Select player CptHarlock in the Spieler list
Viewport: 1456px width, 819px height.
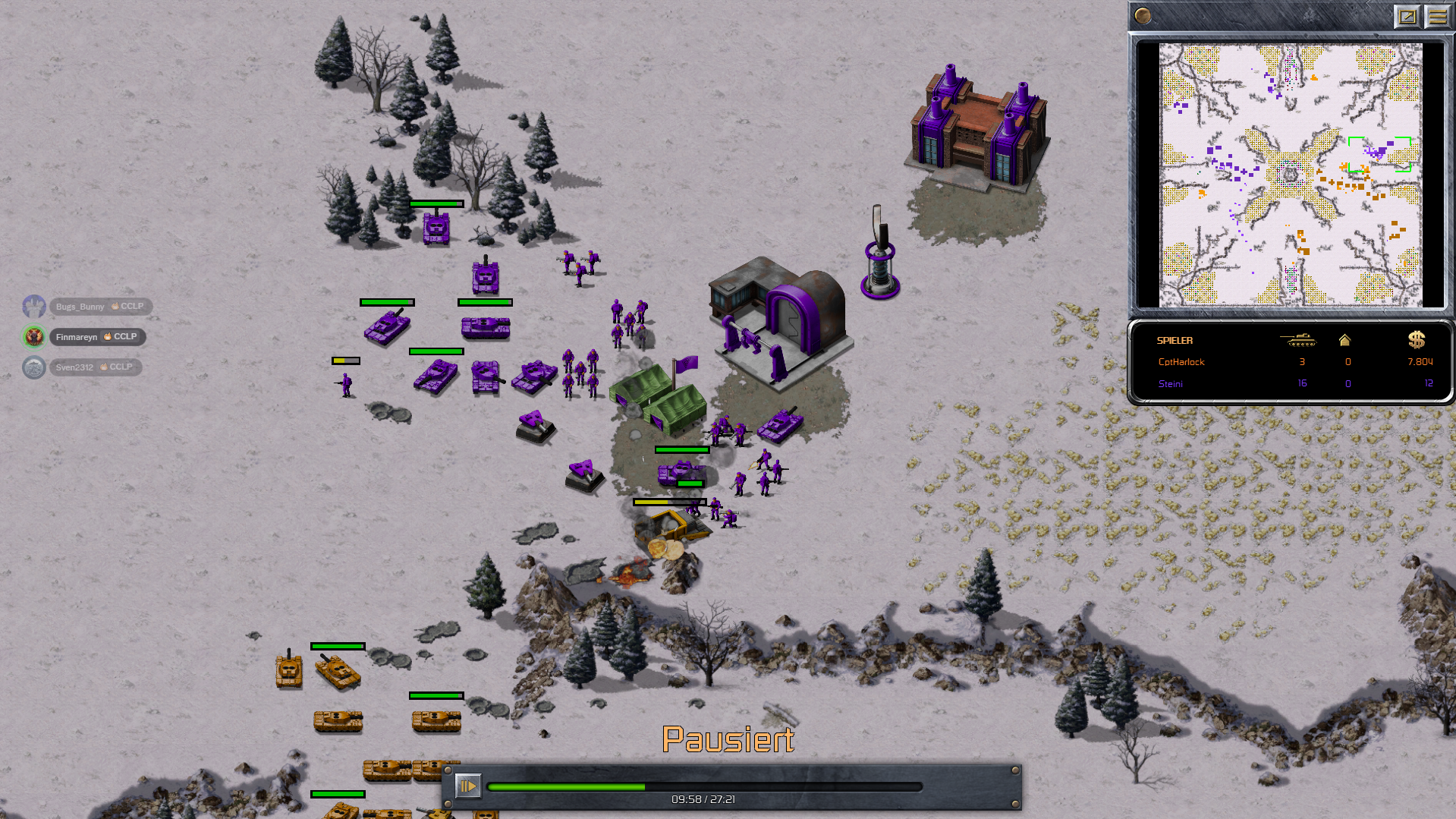1181,362
